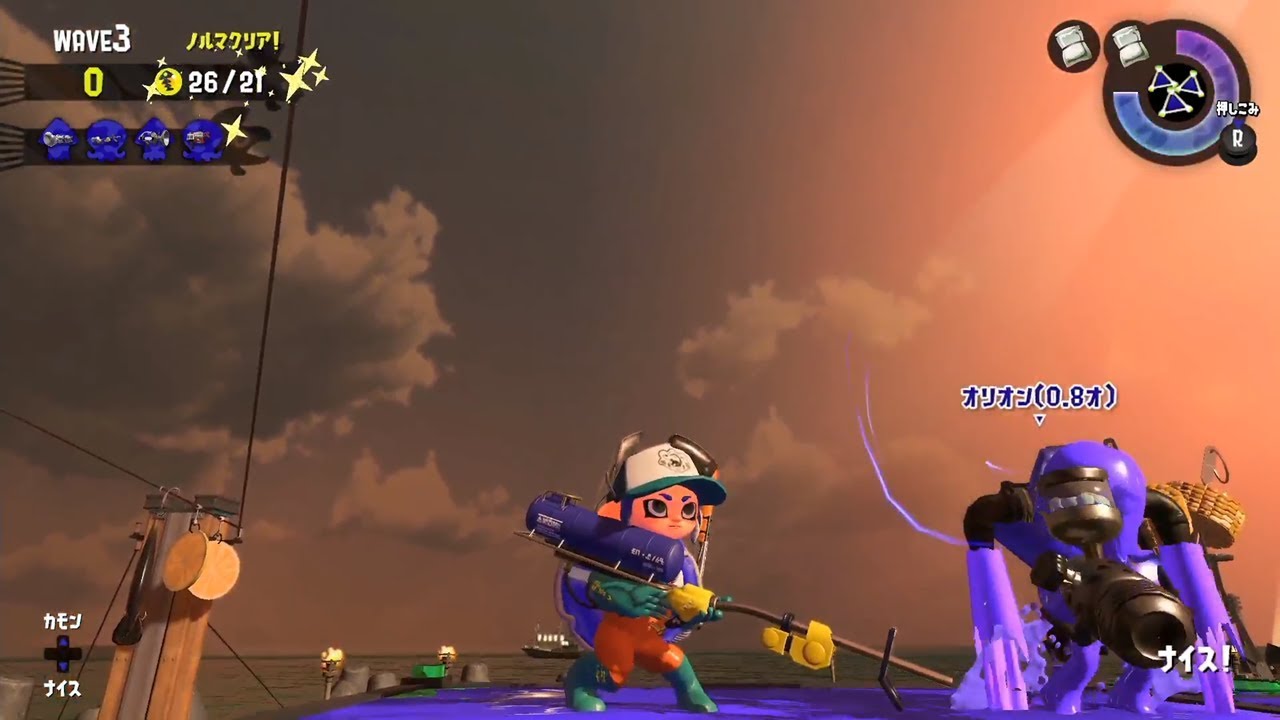Select the left sub weapon canister icon
1280x720 pixels.
(1072, 48)
